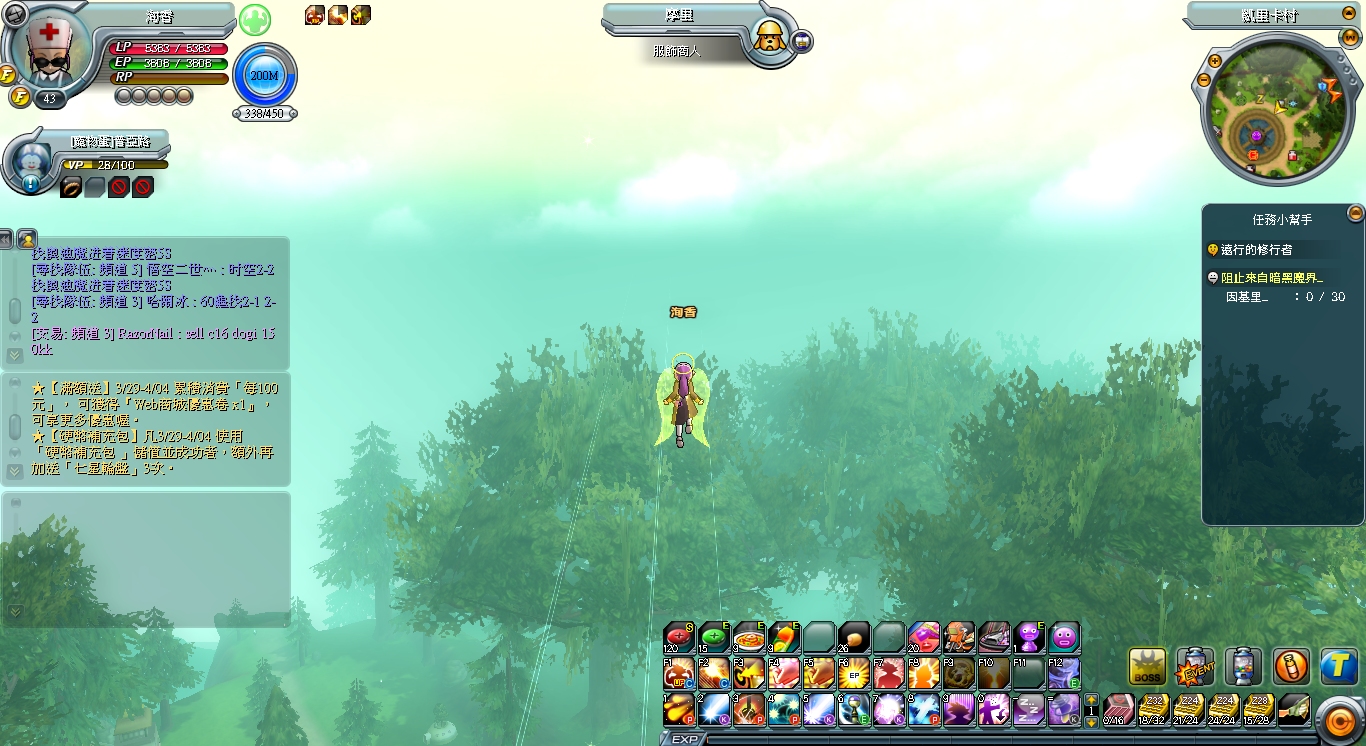1366x746 pixels.
Task: Collapse the quest helper panel
Action: pyautogui.click(x=1355, y=212)
